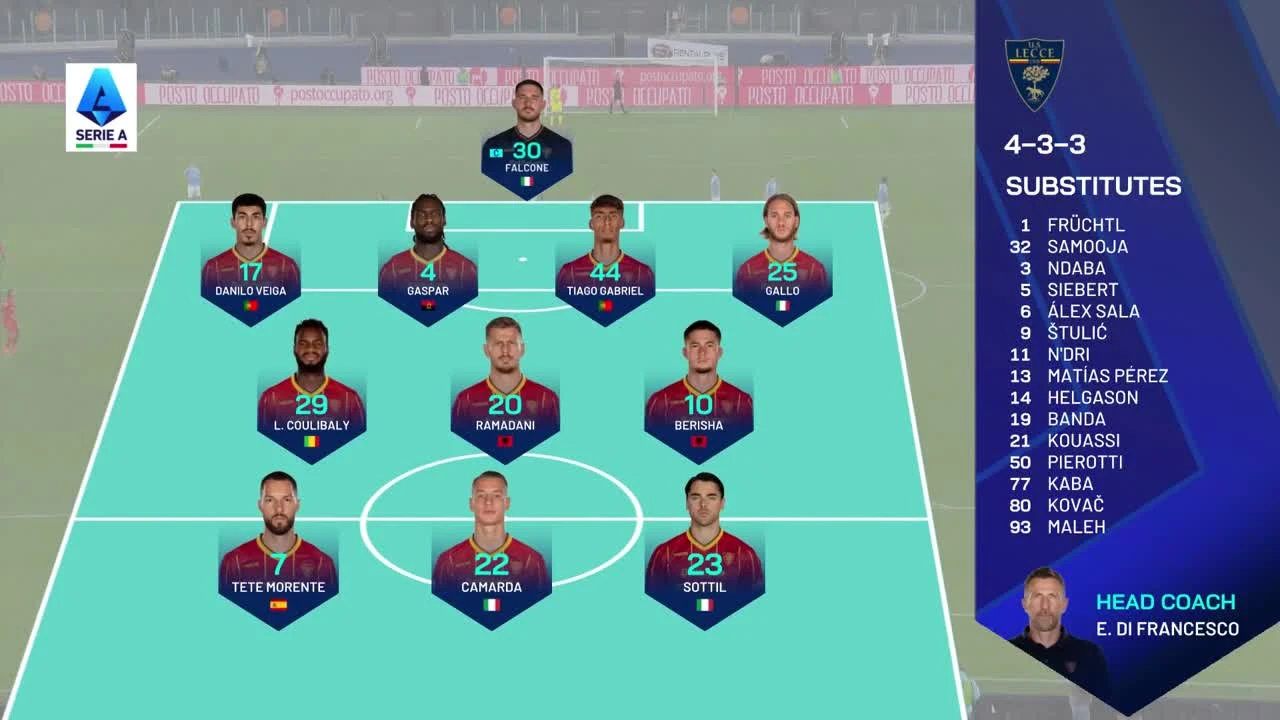The width and height of the screenshot is (1280, 720).
Task: Click the Lecce club crest
Action: click(1034, 74)
